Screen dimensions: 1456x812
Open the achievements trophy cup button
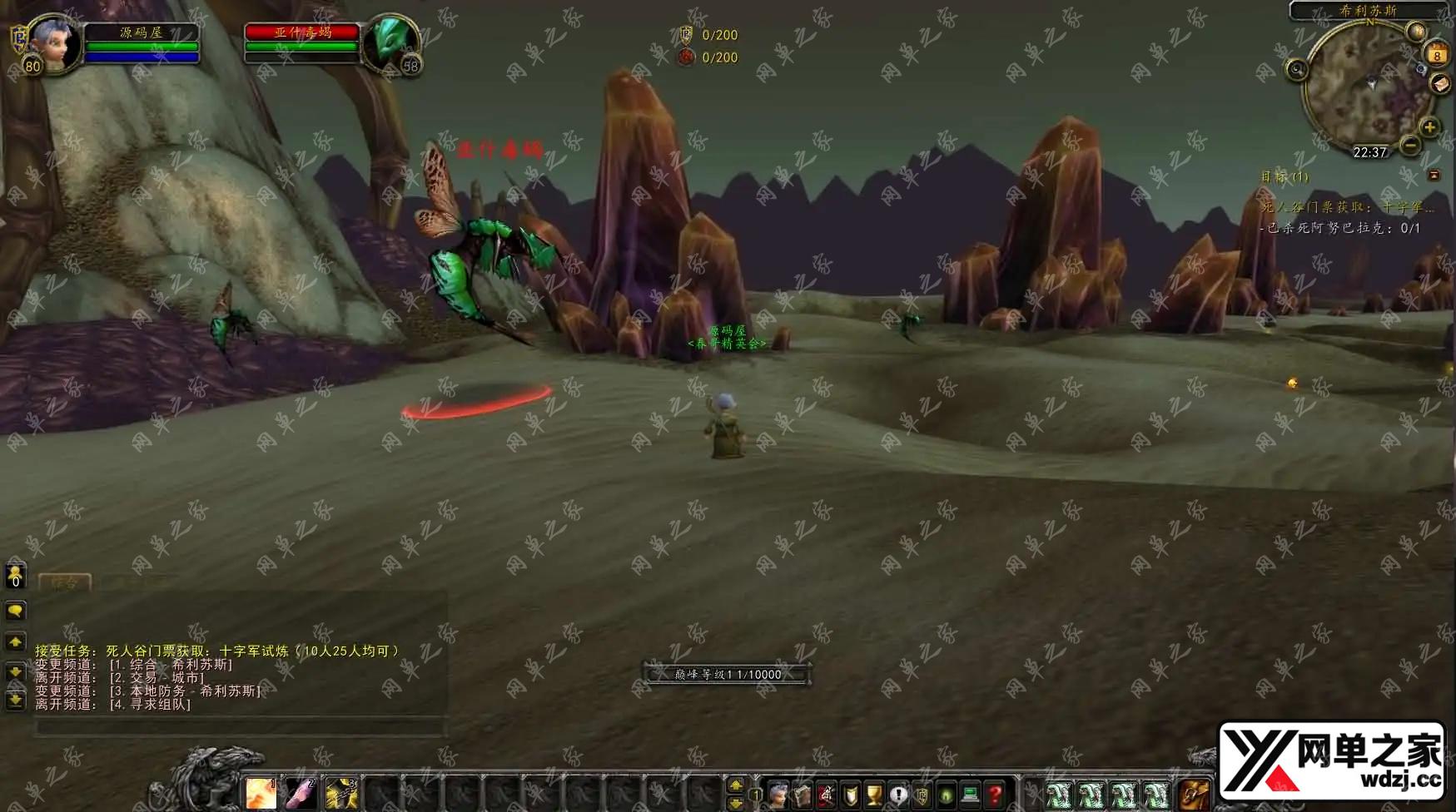point(874,795)
